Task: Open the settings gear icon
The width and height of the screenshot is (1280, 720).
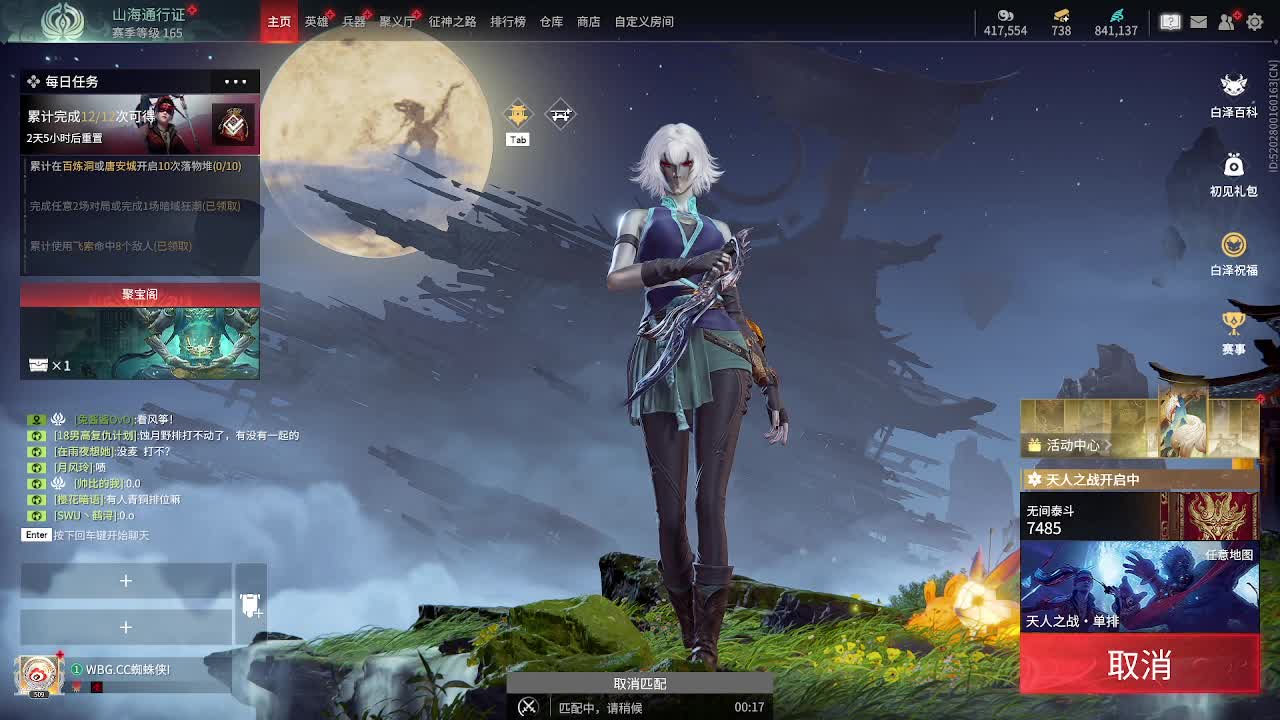Action: coord(1253,21)
